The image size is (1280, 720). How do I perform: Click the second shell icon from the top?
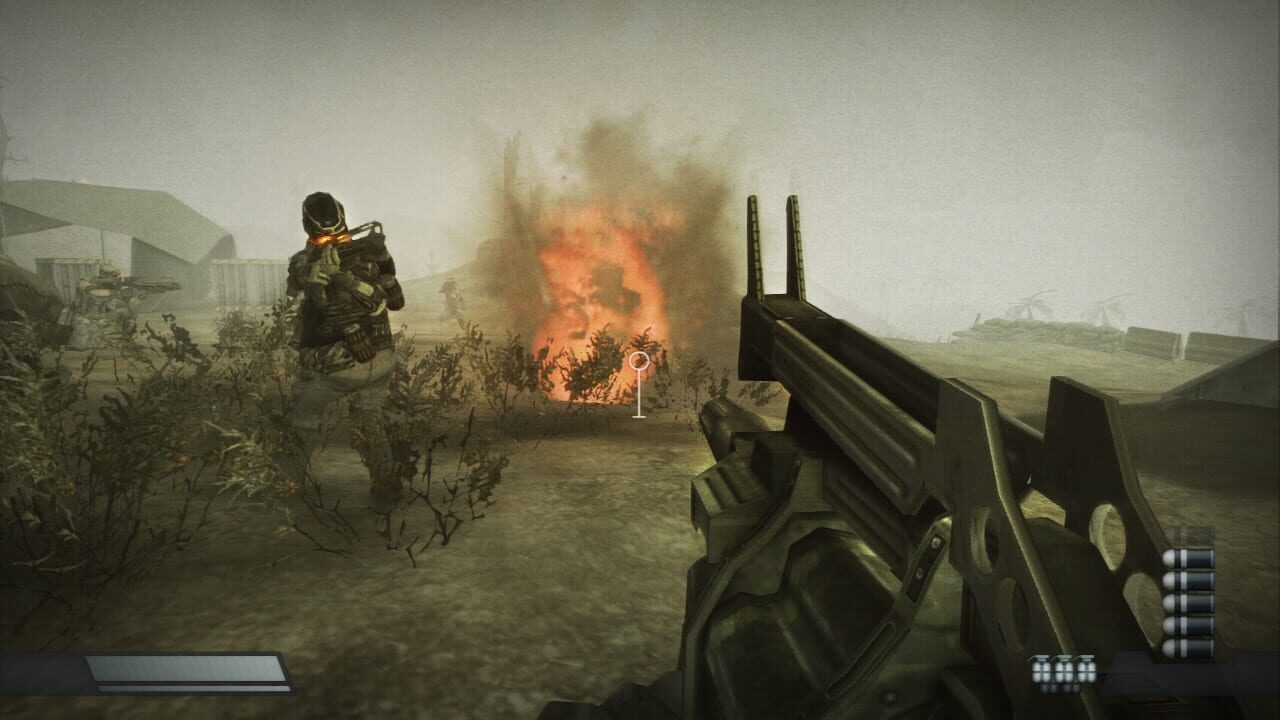click(1186, 581)
